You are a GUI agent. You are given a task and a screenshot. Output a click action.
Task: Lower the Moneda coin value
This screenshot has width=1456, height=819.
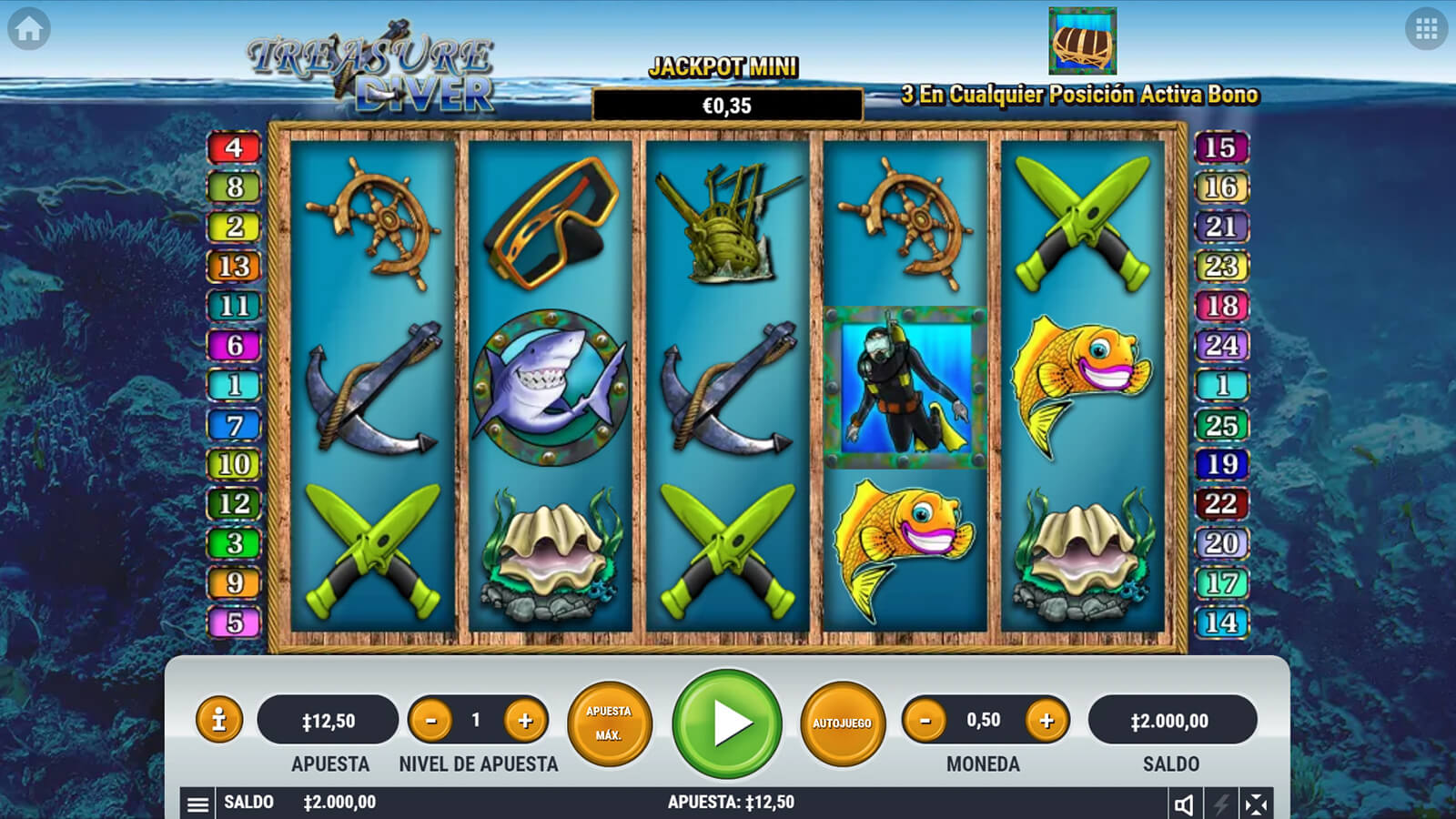925,721
